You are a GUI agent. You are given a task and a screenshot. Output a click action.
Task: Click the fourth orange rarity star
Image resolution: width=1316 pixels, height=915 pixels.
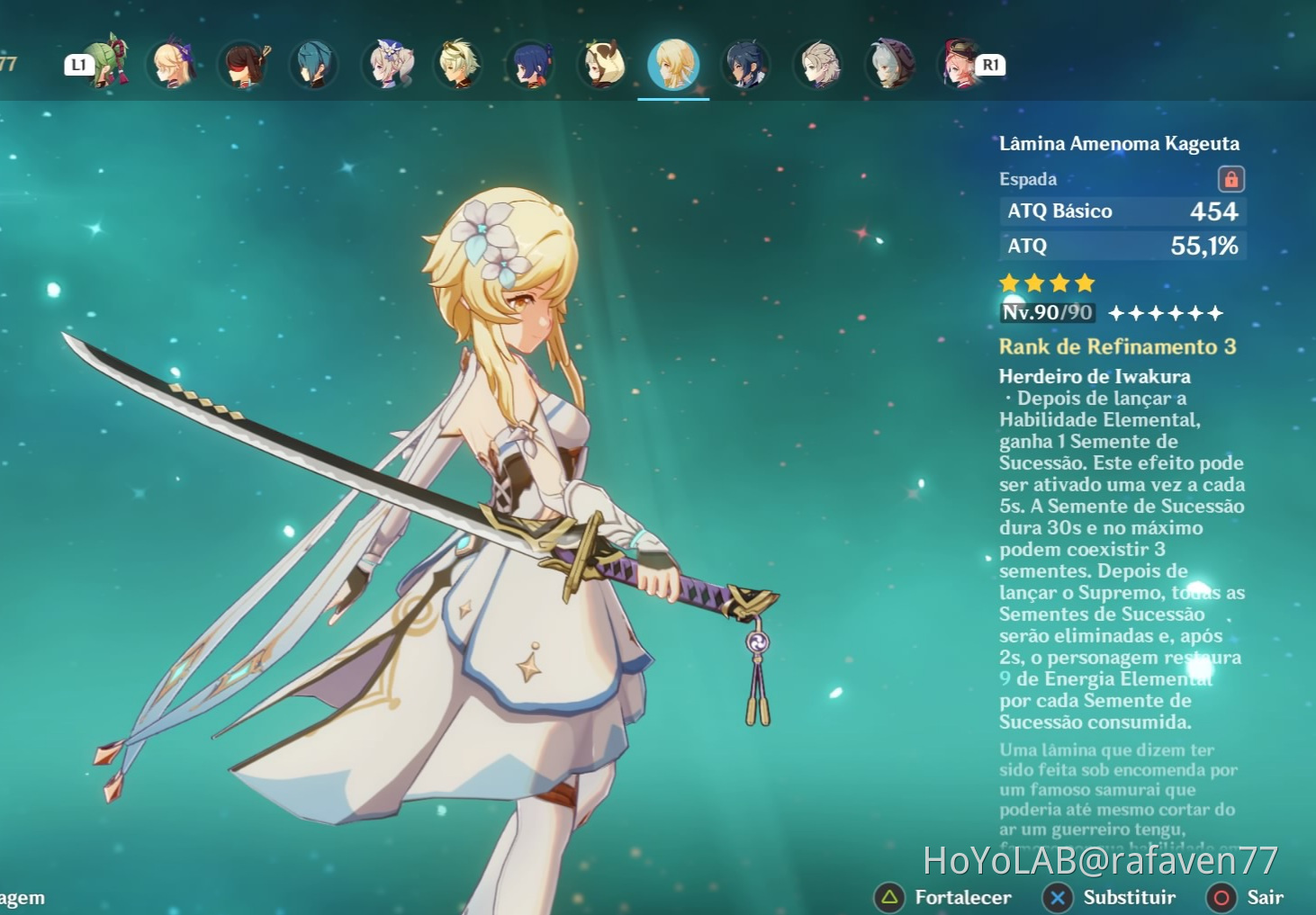pos(1083,283)
